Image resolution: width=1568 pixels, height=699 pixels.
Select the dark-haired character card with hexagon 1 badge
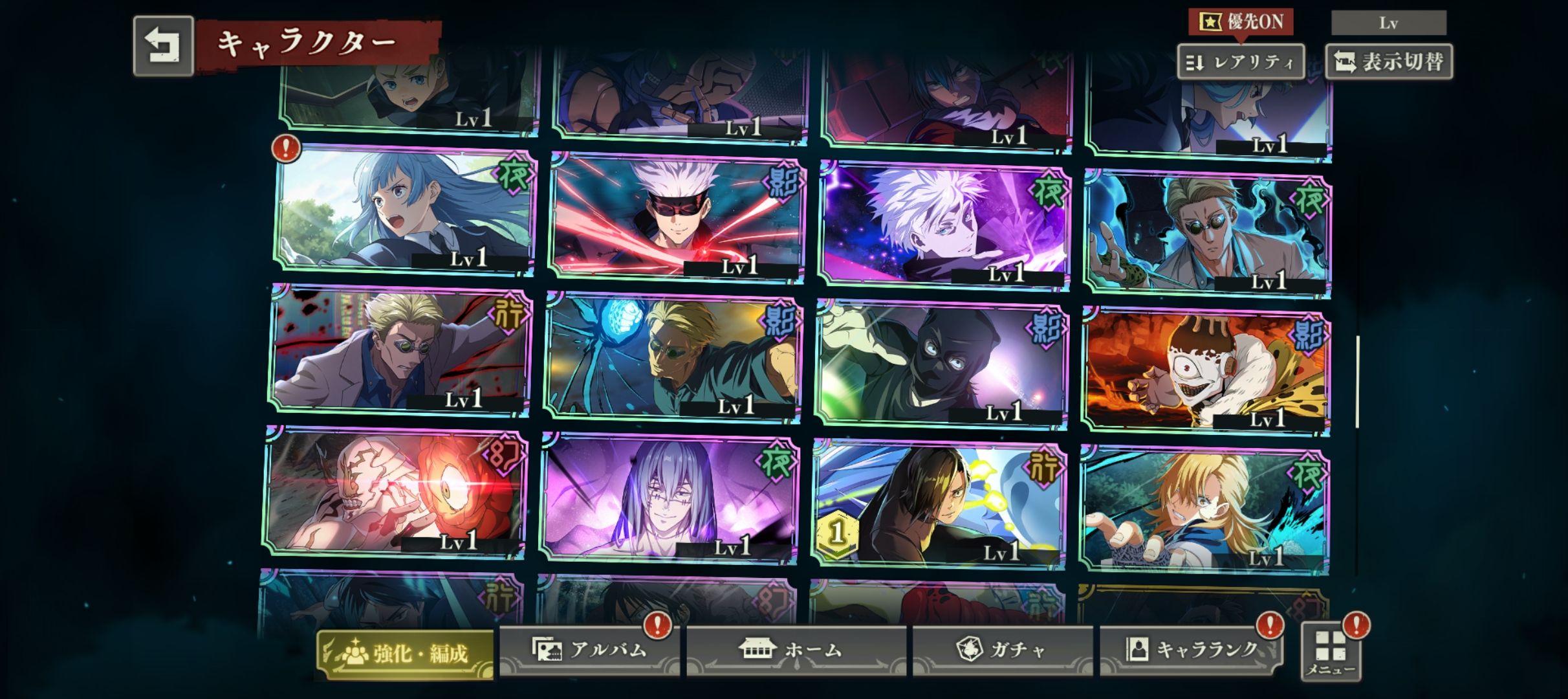(x=938, y=504)
